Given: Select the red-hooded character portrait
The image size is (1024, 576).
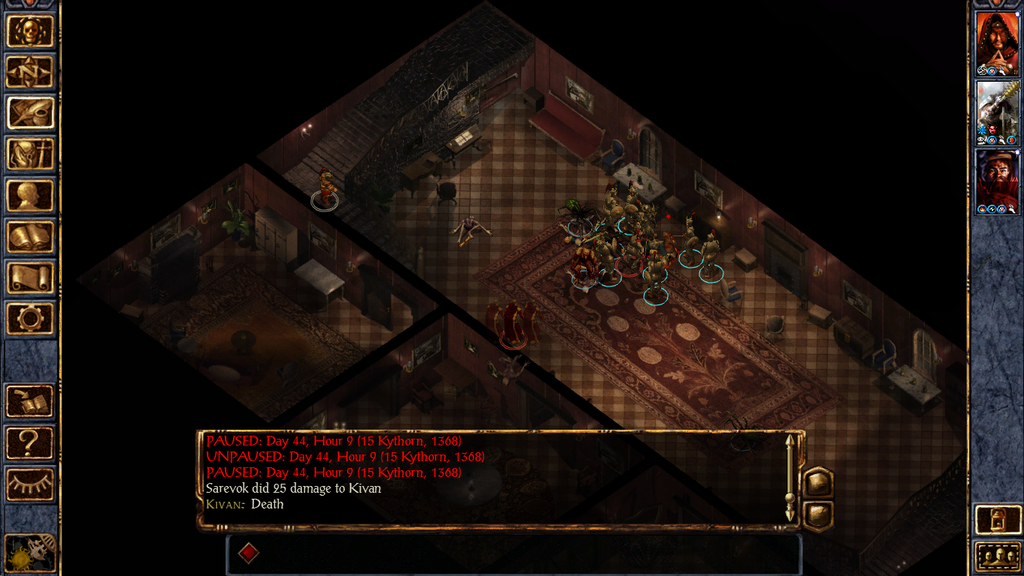Looking at the screenshot, I should pos(997,43).
